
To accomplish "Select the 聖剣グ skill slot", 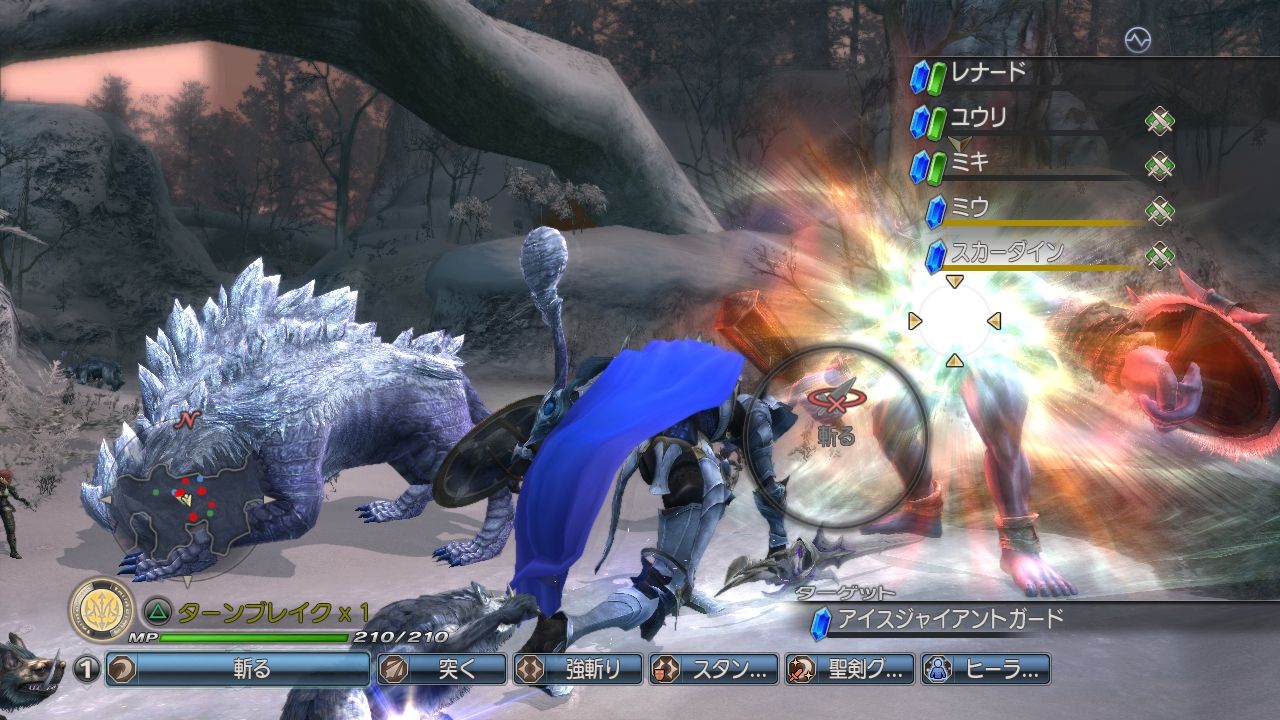I will (849, 669).
